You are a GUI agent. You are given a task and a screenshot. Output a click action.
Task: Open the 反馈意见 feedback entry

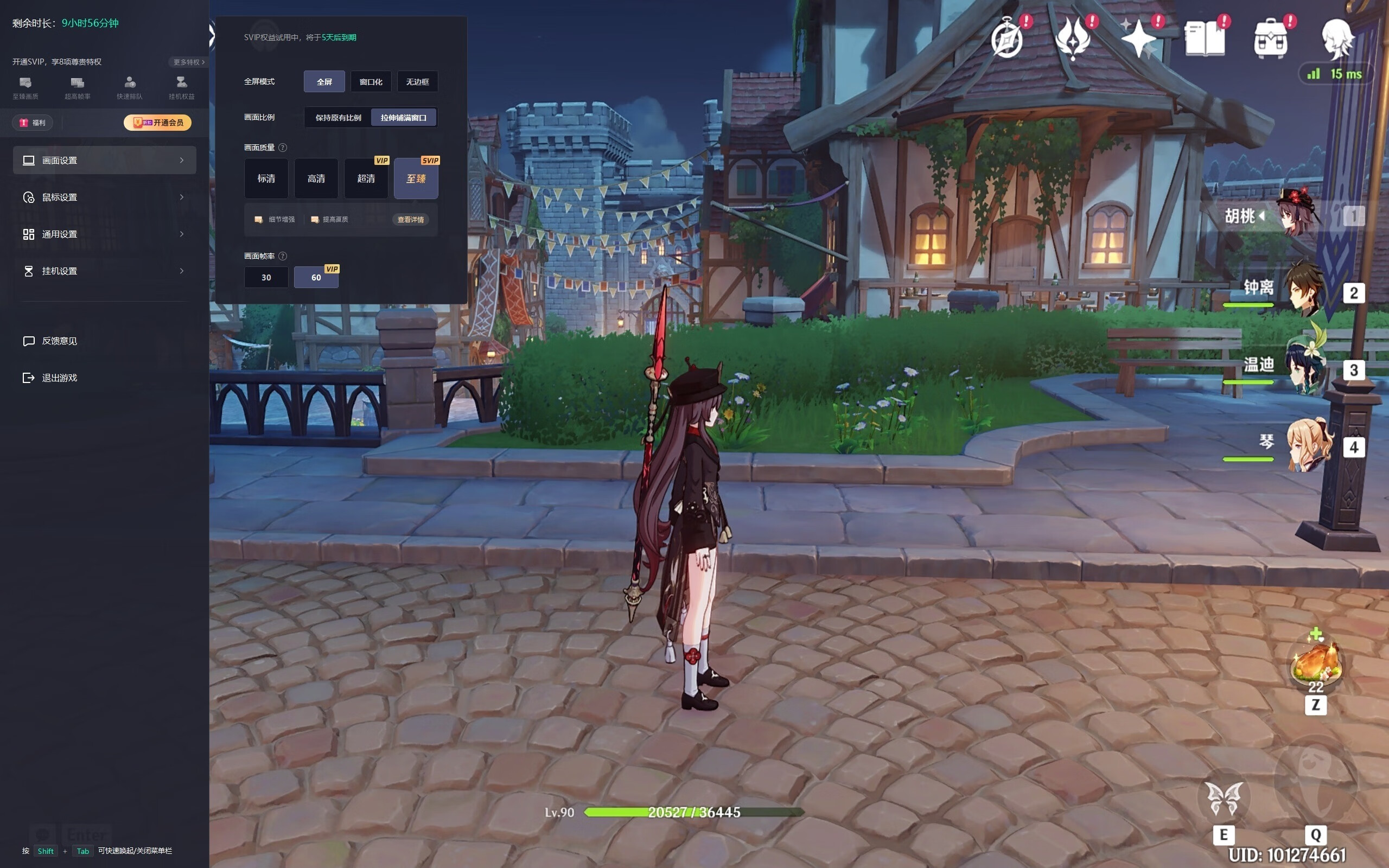click(x=59, y=341)
